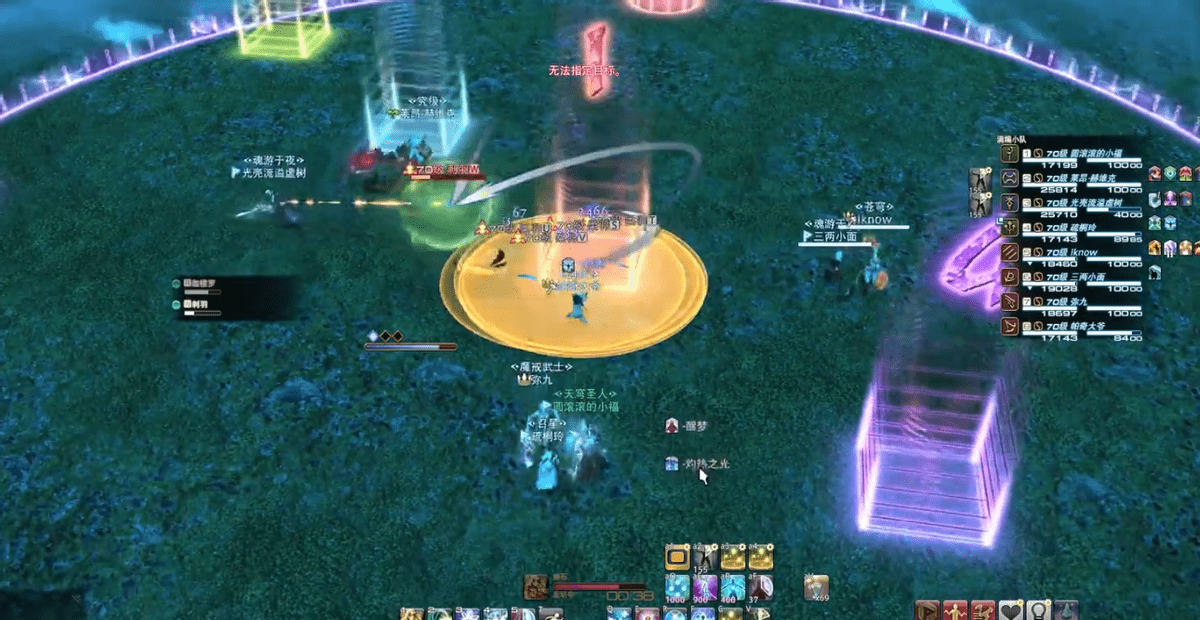Use the shield ability showing 37
1200x620 pixels.
tap(761, 587)
